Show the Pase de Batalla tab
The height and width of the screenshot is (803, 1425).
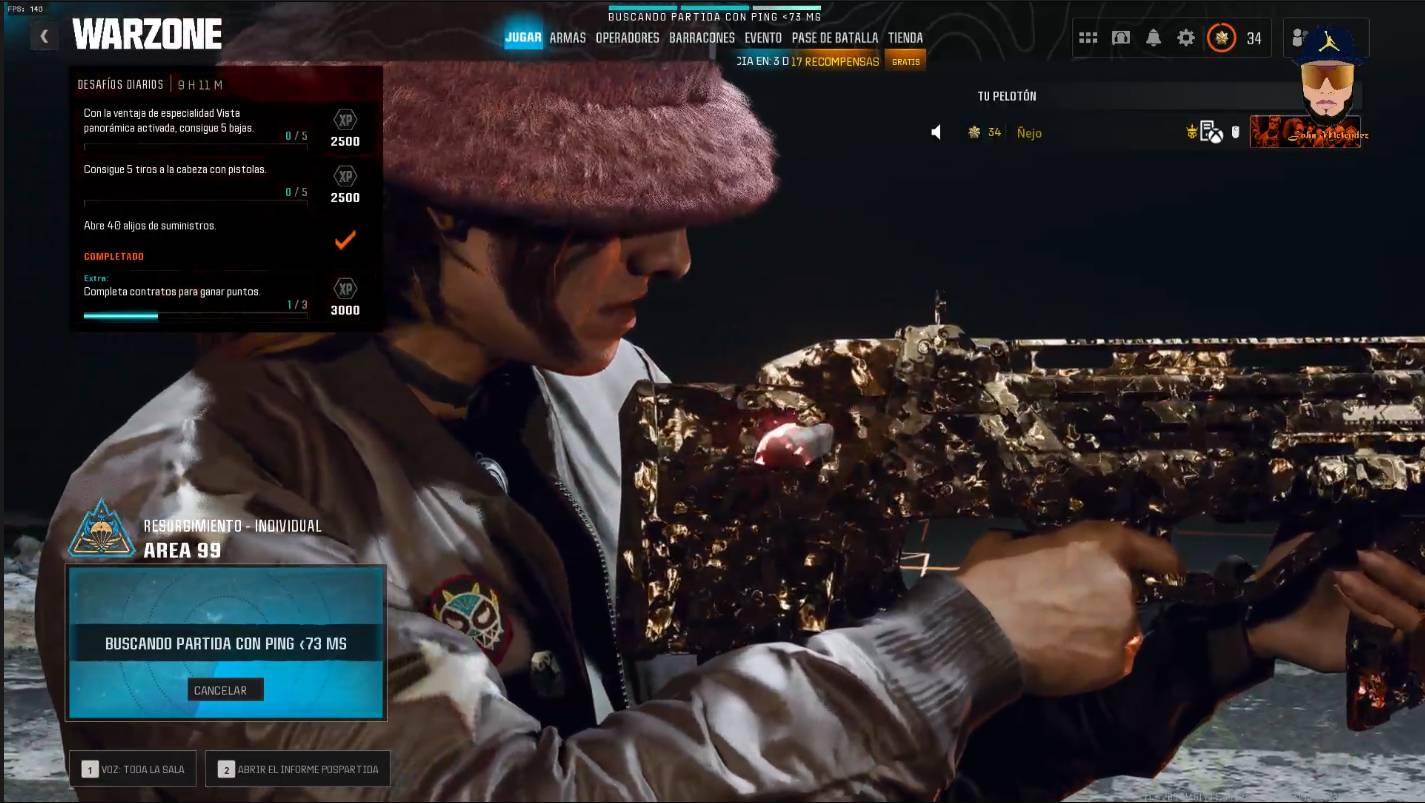(x=835, y=38)
